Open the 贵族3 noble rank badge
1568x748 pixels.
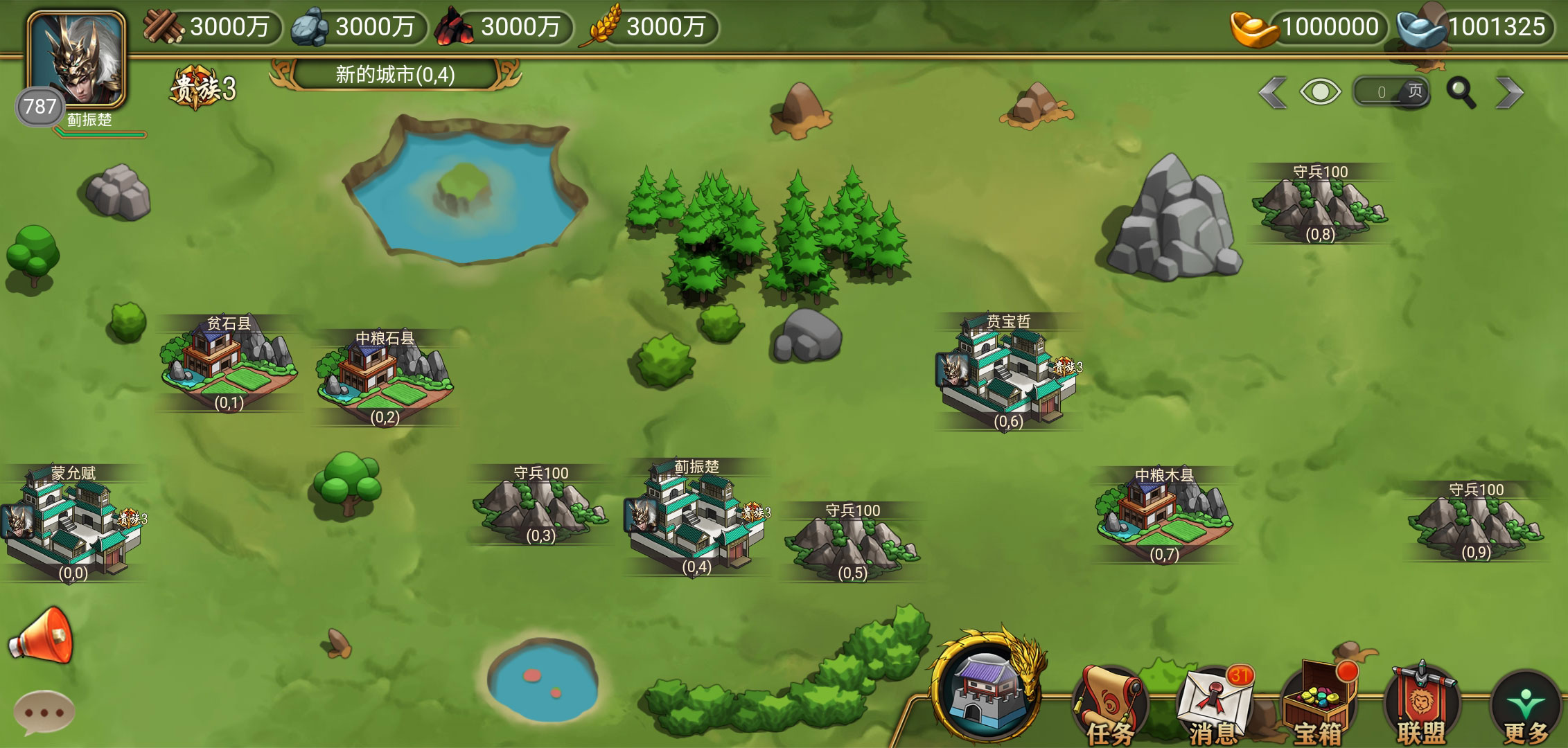(x=203, y=89)
